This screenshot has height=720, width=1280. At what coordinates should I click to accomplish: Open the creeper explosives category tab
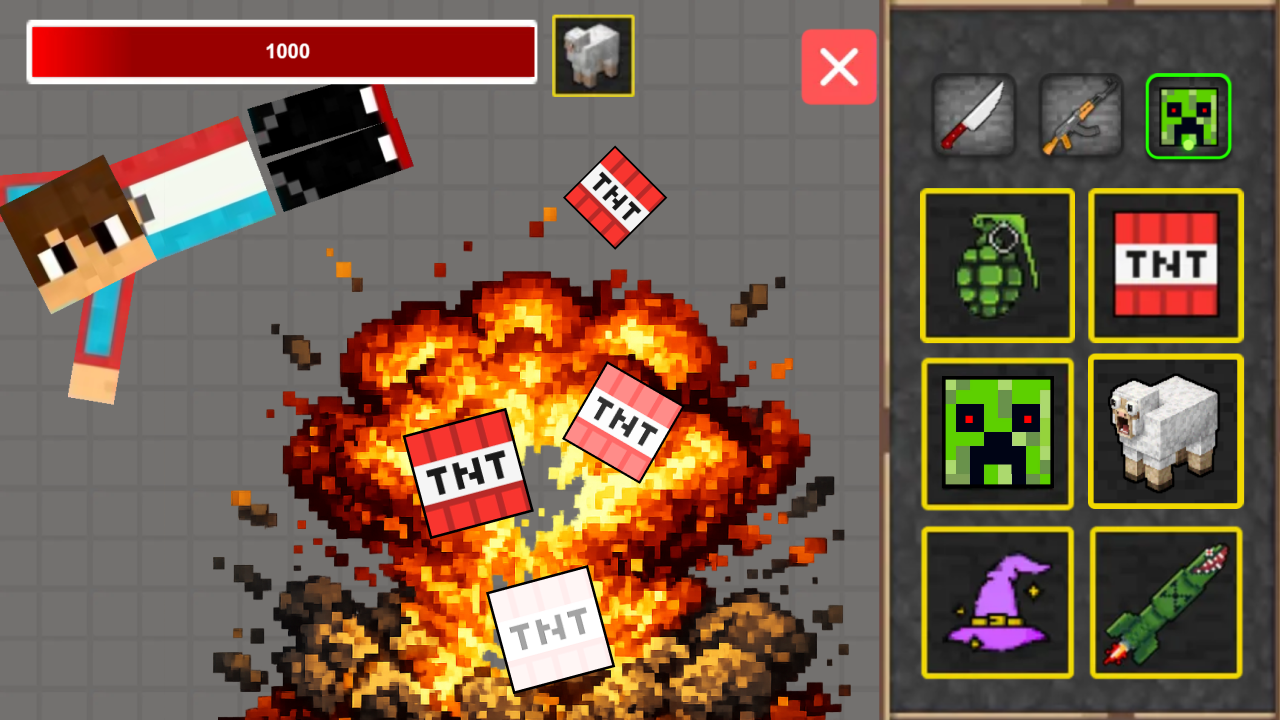1188,116
